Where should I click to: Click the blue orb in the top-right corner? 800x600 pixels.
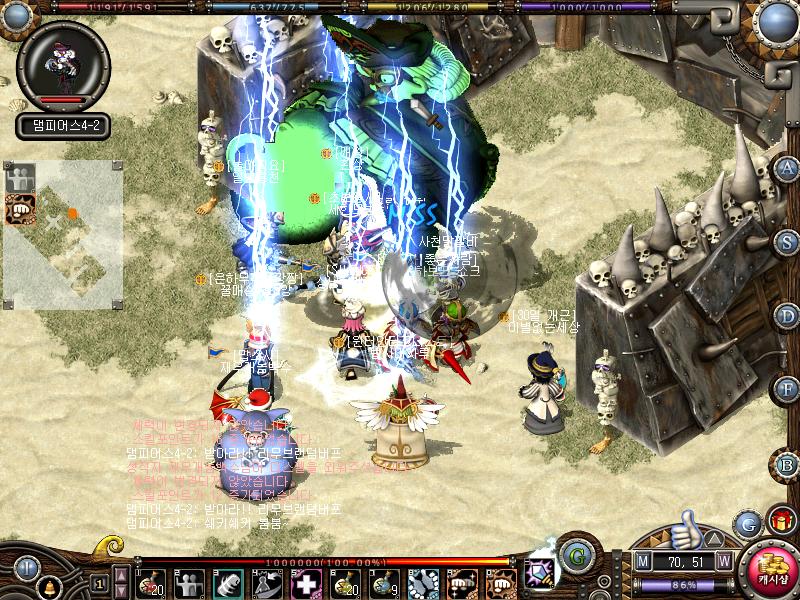[x=777, y=20]
